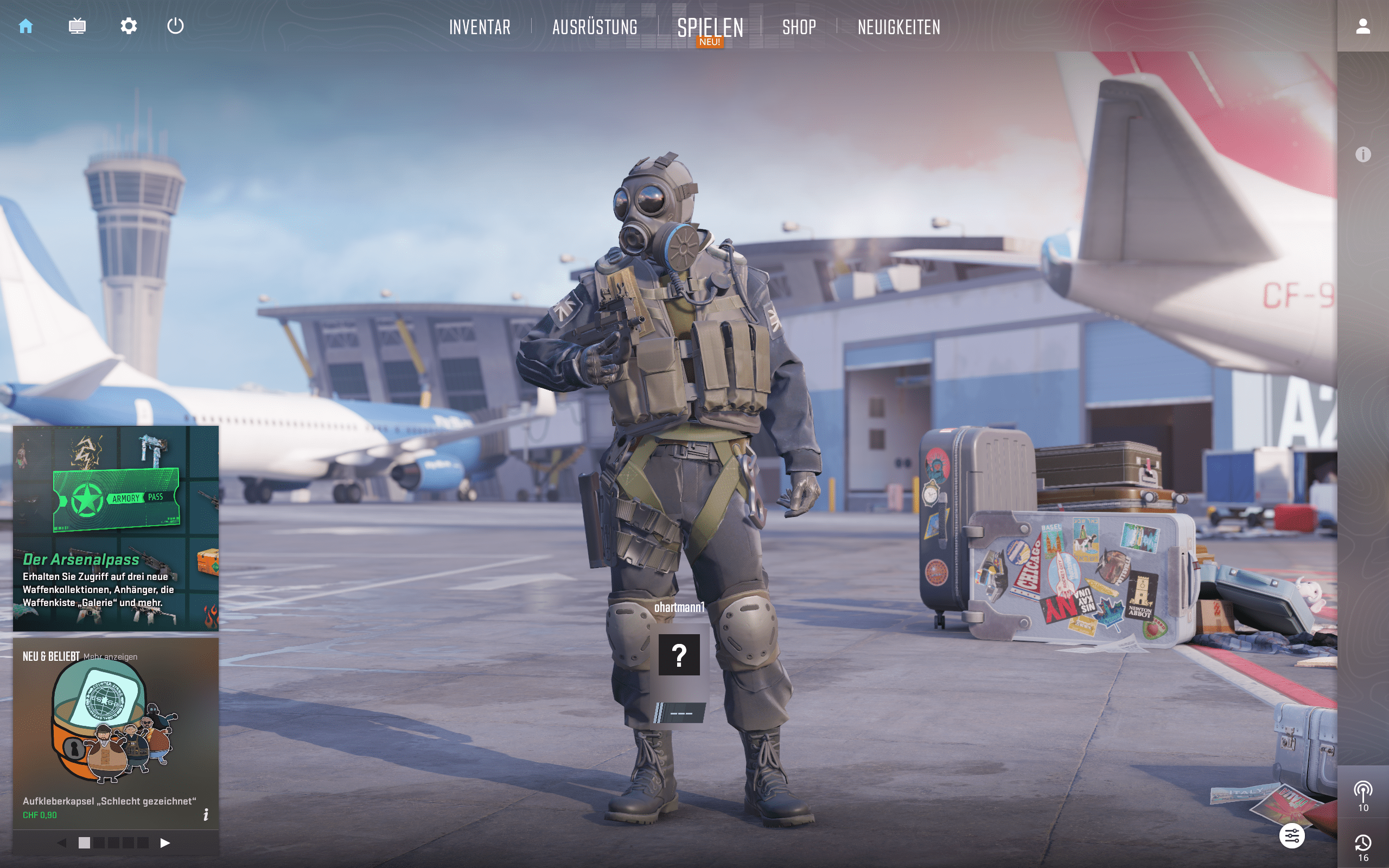Open the settings gear menu
This screenshot has height=868, width=1389.
[129, 27]
